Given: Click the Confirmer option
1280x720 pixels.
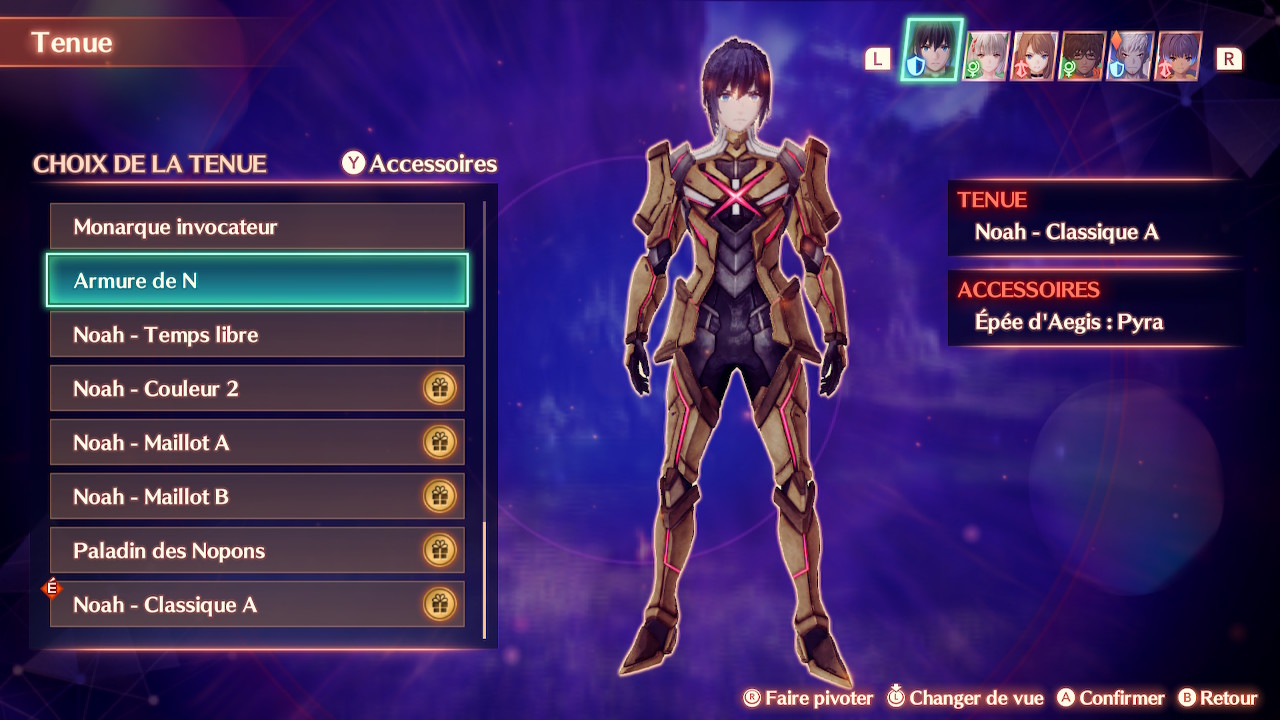Looking at the screenshot, I should [1111, 698].
